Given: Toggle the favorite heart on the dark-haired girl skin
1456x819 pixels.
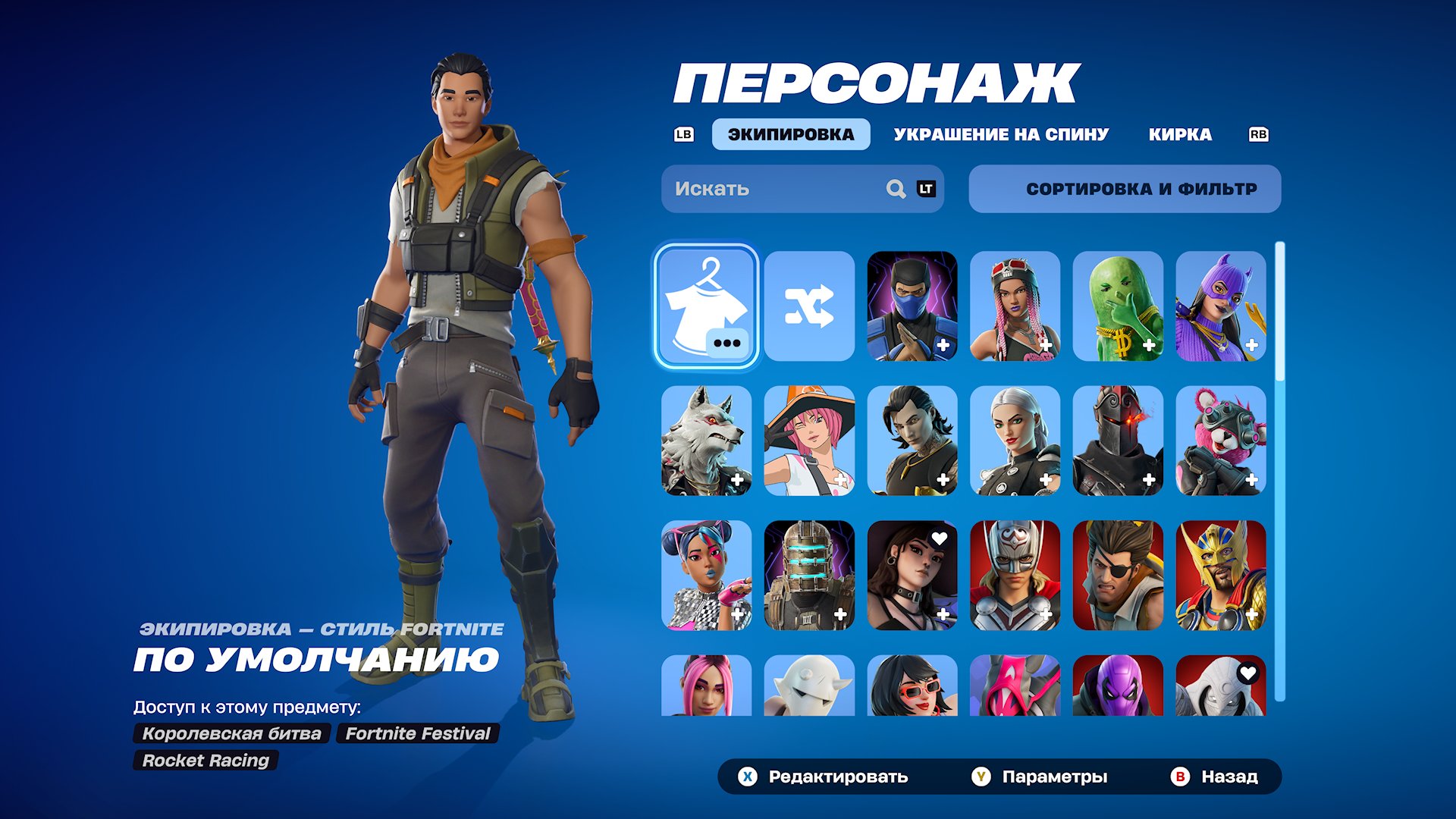Looking at the screenshot, I should [x=938, y=539].
